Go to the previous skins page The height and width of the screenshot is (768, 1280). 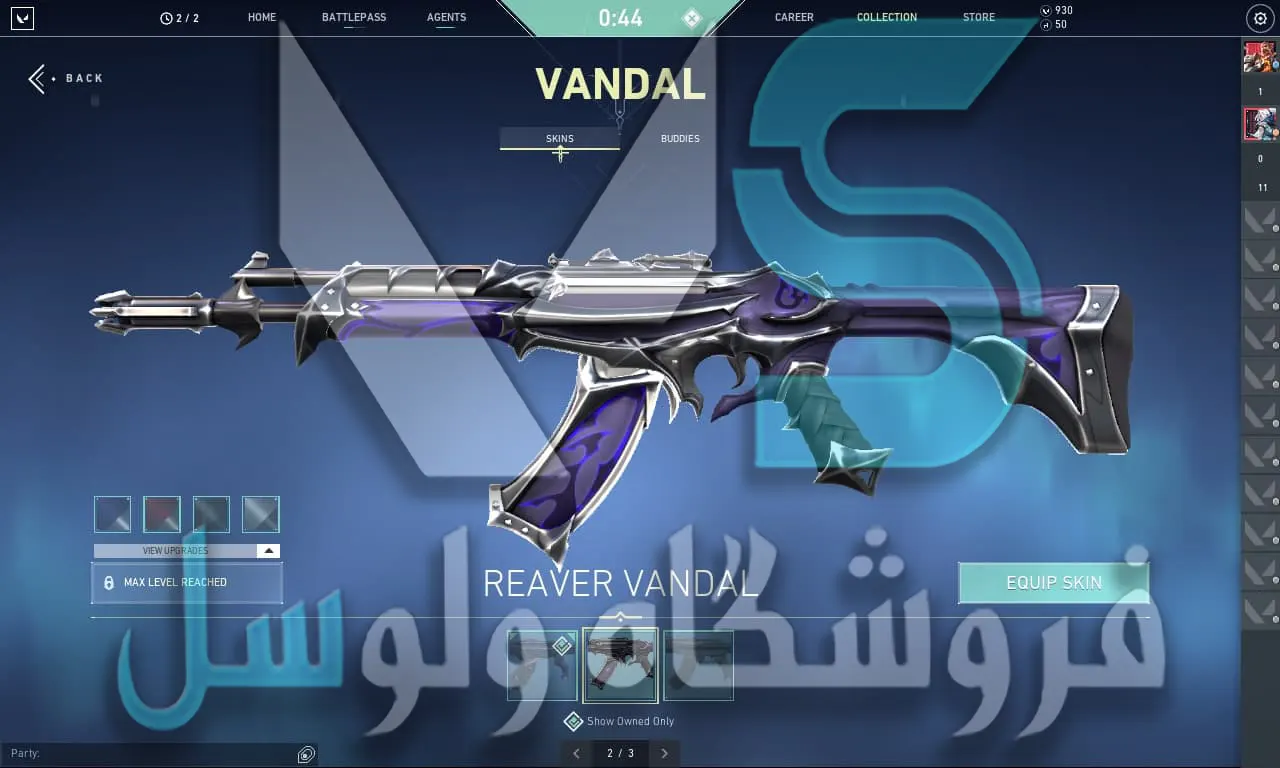point(576,753)
